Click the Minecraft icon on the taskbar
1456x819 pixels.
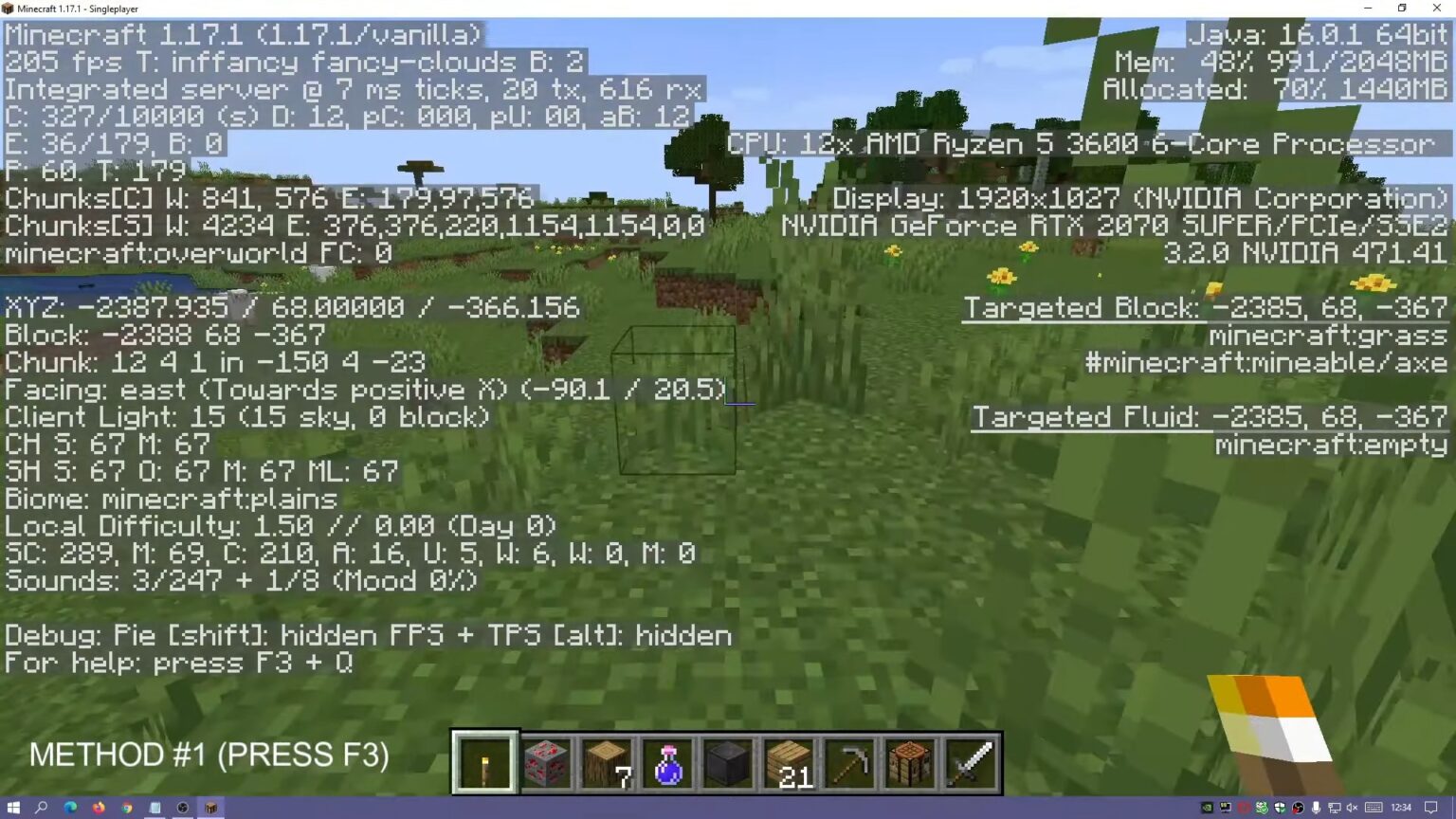coord(210,808)
